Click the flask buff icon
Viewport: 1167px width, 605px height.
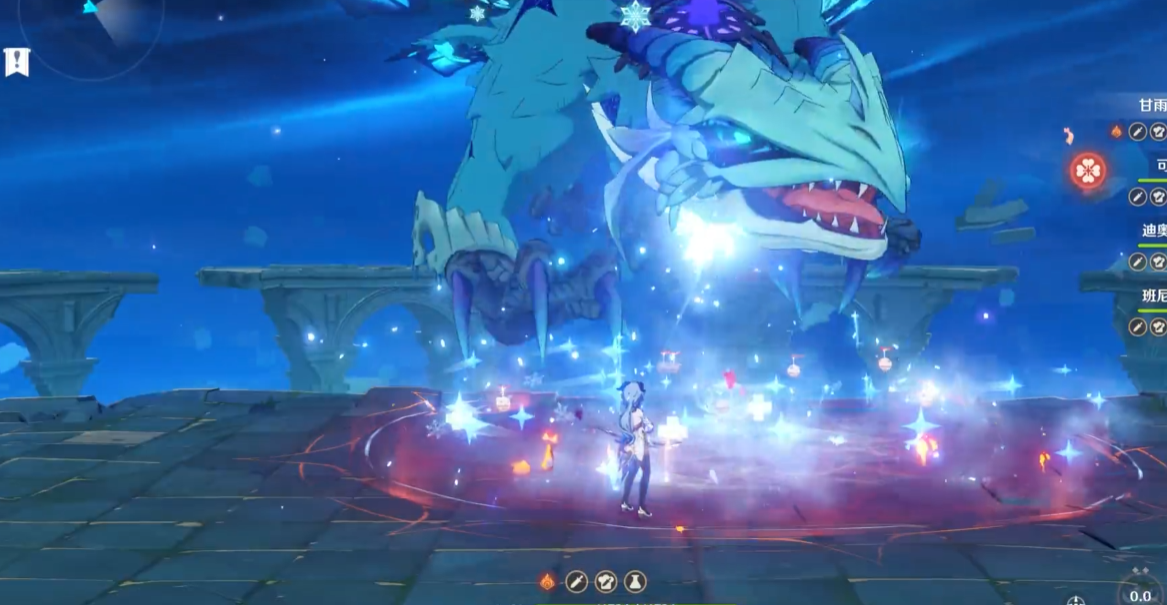(635, 582)
